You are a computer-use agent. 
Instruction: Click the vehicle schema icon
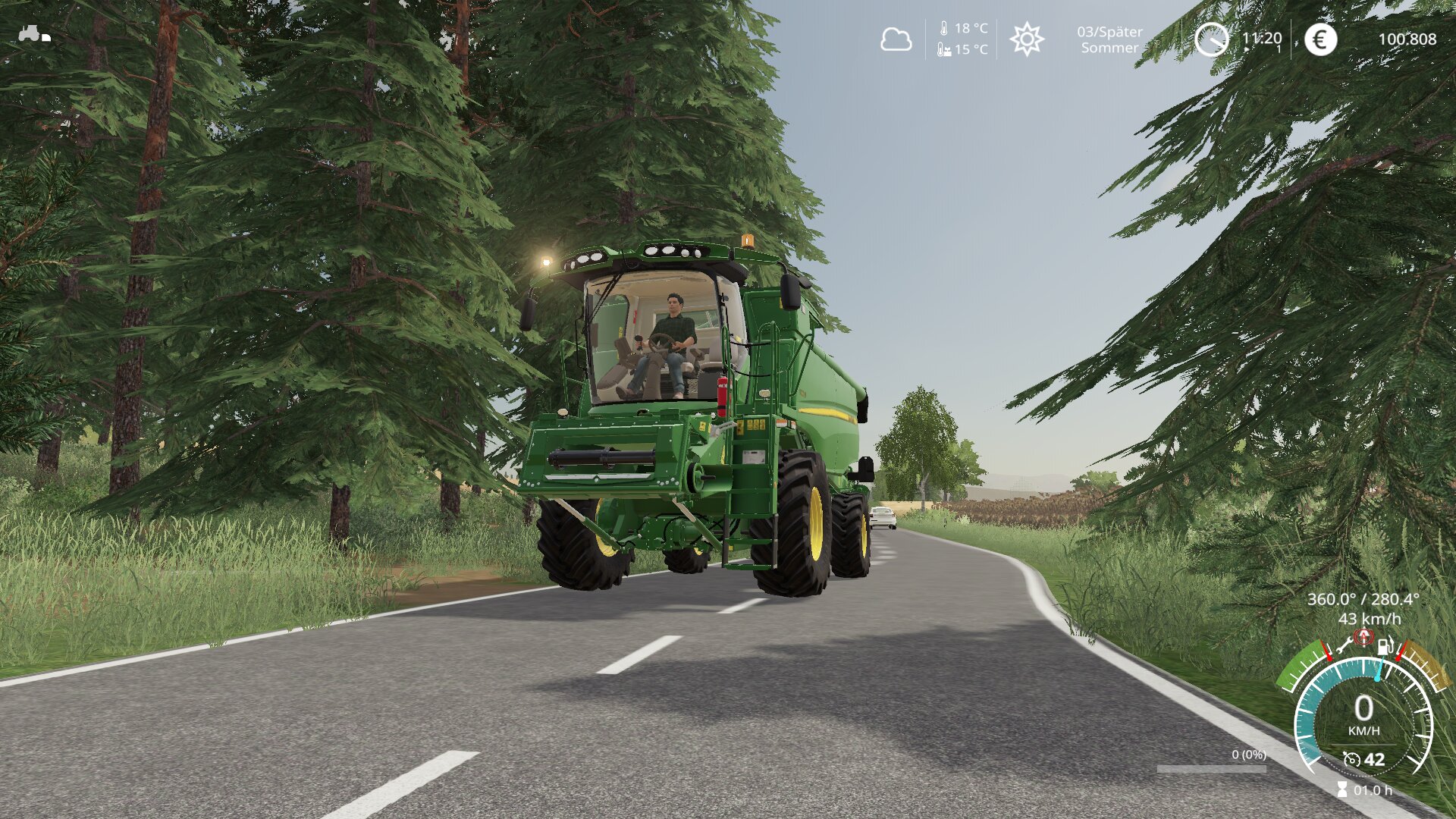[x=34, y=34]
